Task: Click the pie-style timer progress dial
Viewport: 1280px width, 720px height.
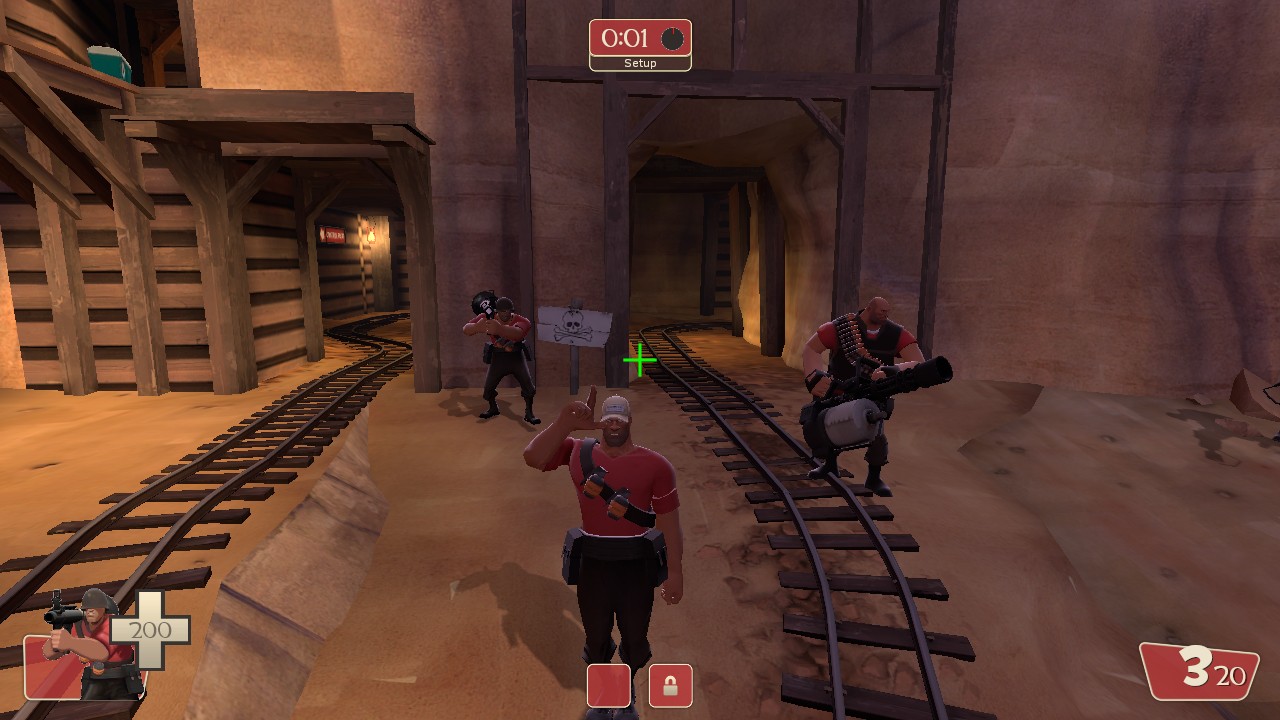Action: tap(671, 40)
